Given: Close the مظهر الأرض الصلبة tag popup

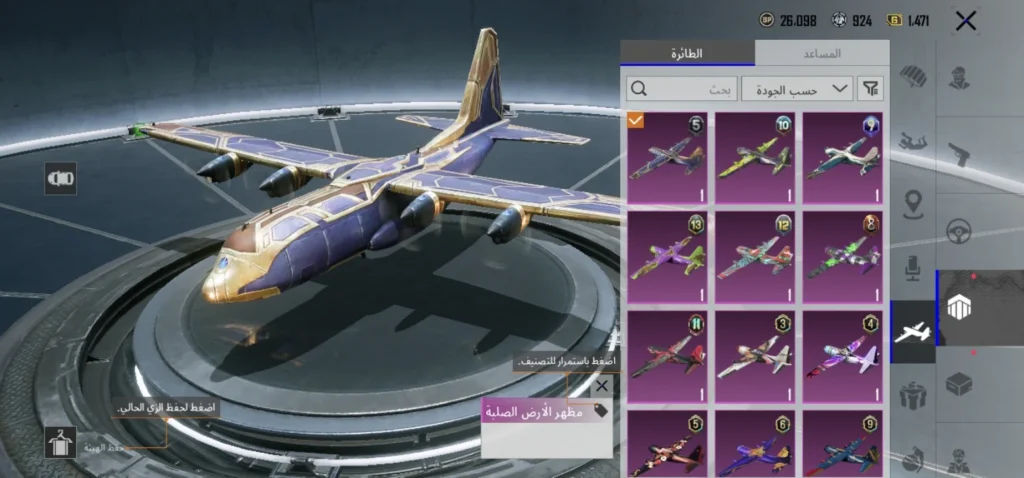Looking at the screenshot, I should [x=601, y=386].
